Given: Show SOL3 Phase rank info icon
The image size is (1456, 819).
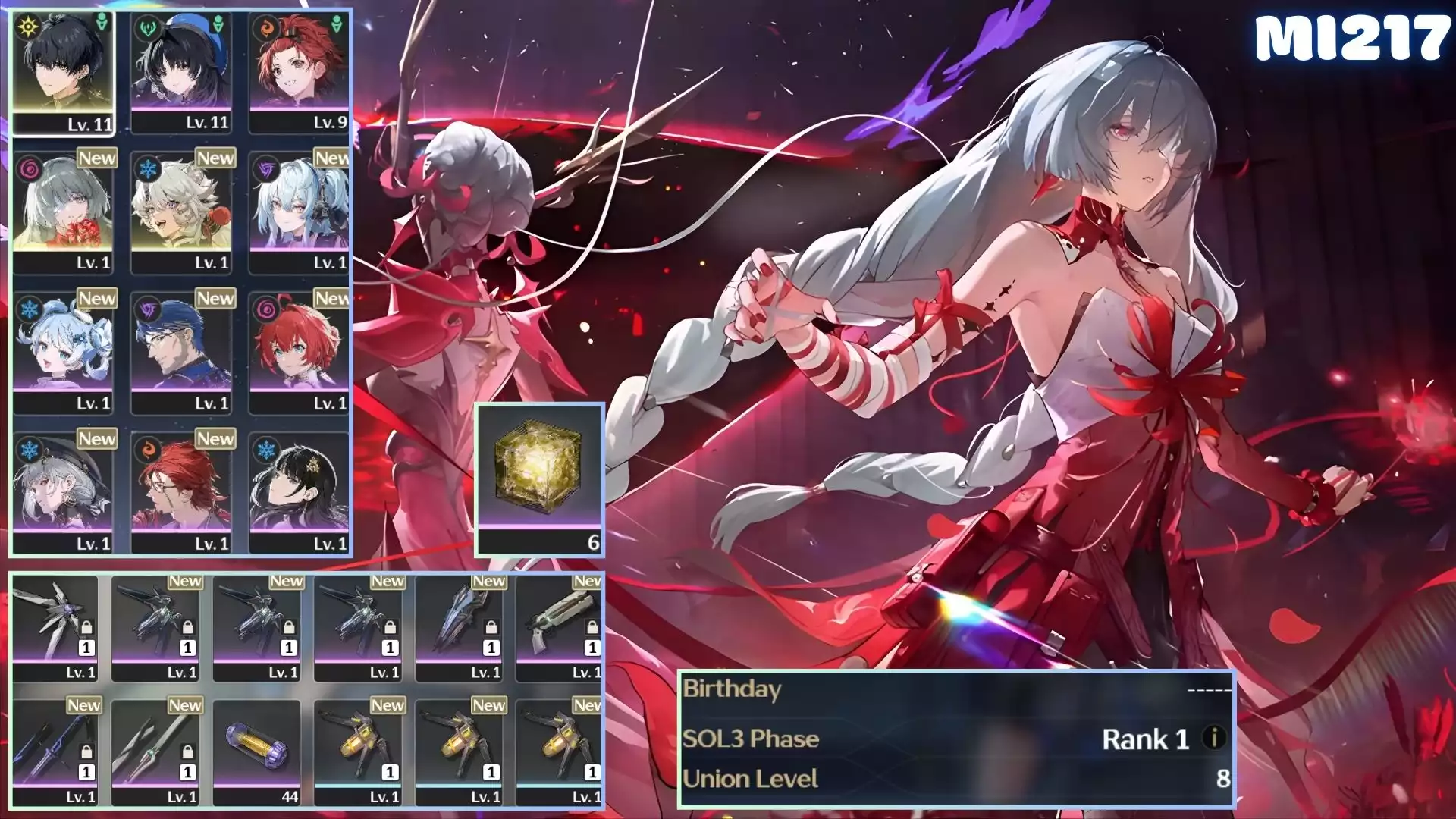Looking at the screenshot, I should coord(1214,737).
